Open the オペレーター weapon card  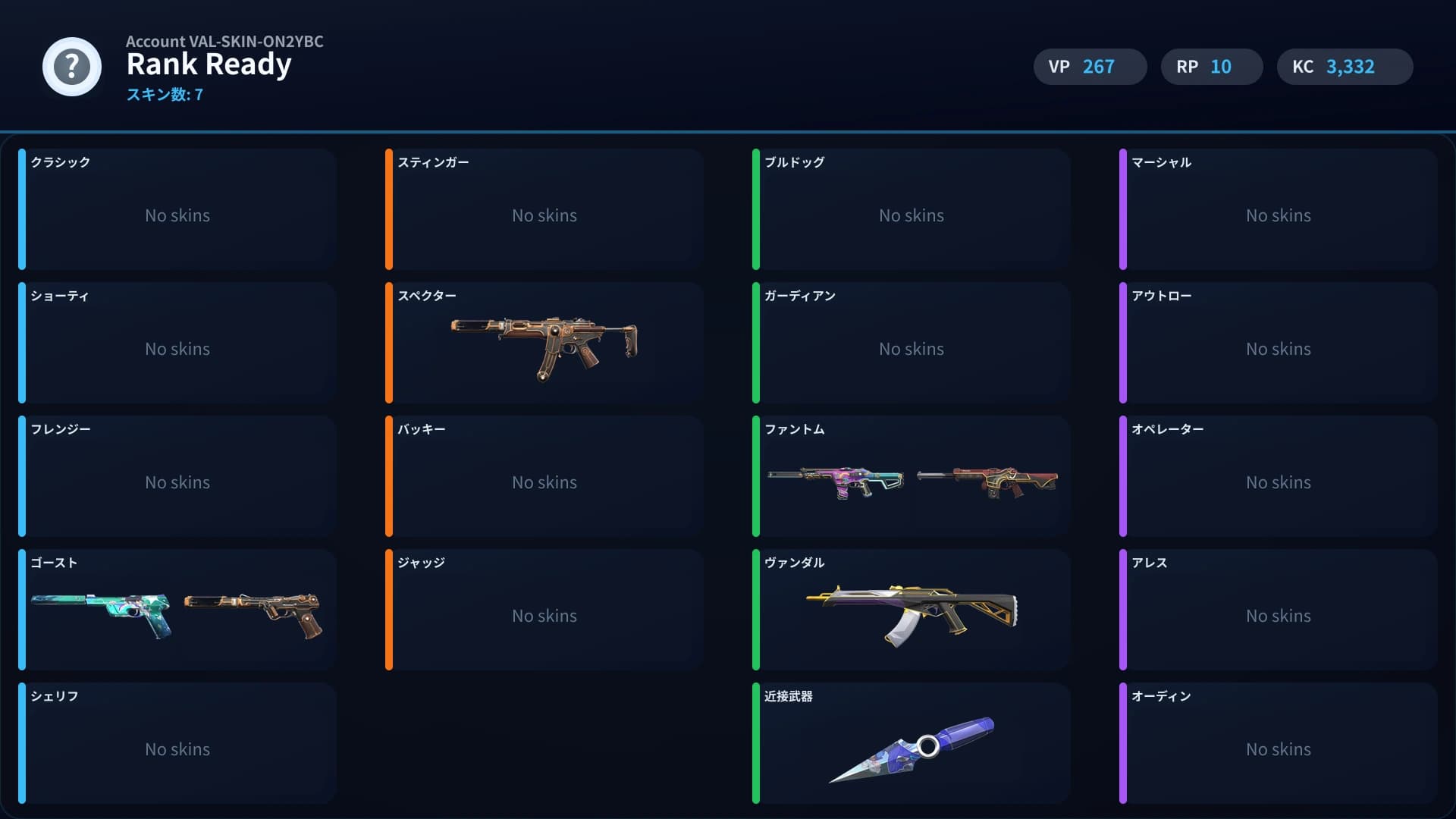[1279, 476]
